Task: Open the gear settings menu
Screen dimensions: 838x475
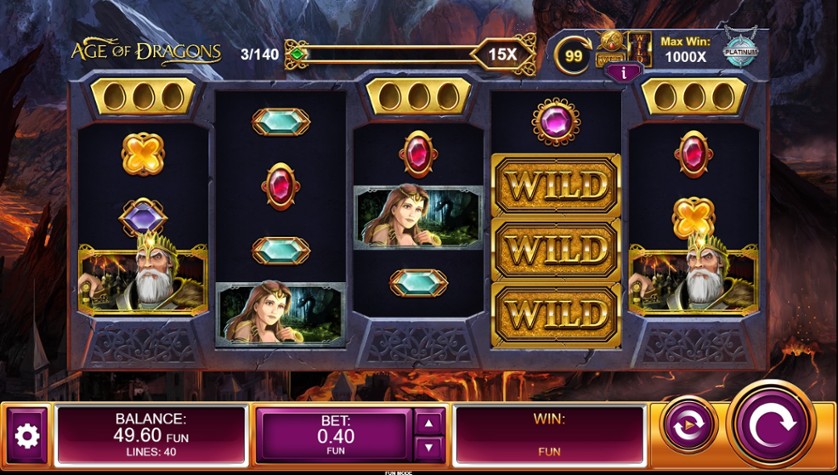Action: [x=26, y=436]
